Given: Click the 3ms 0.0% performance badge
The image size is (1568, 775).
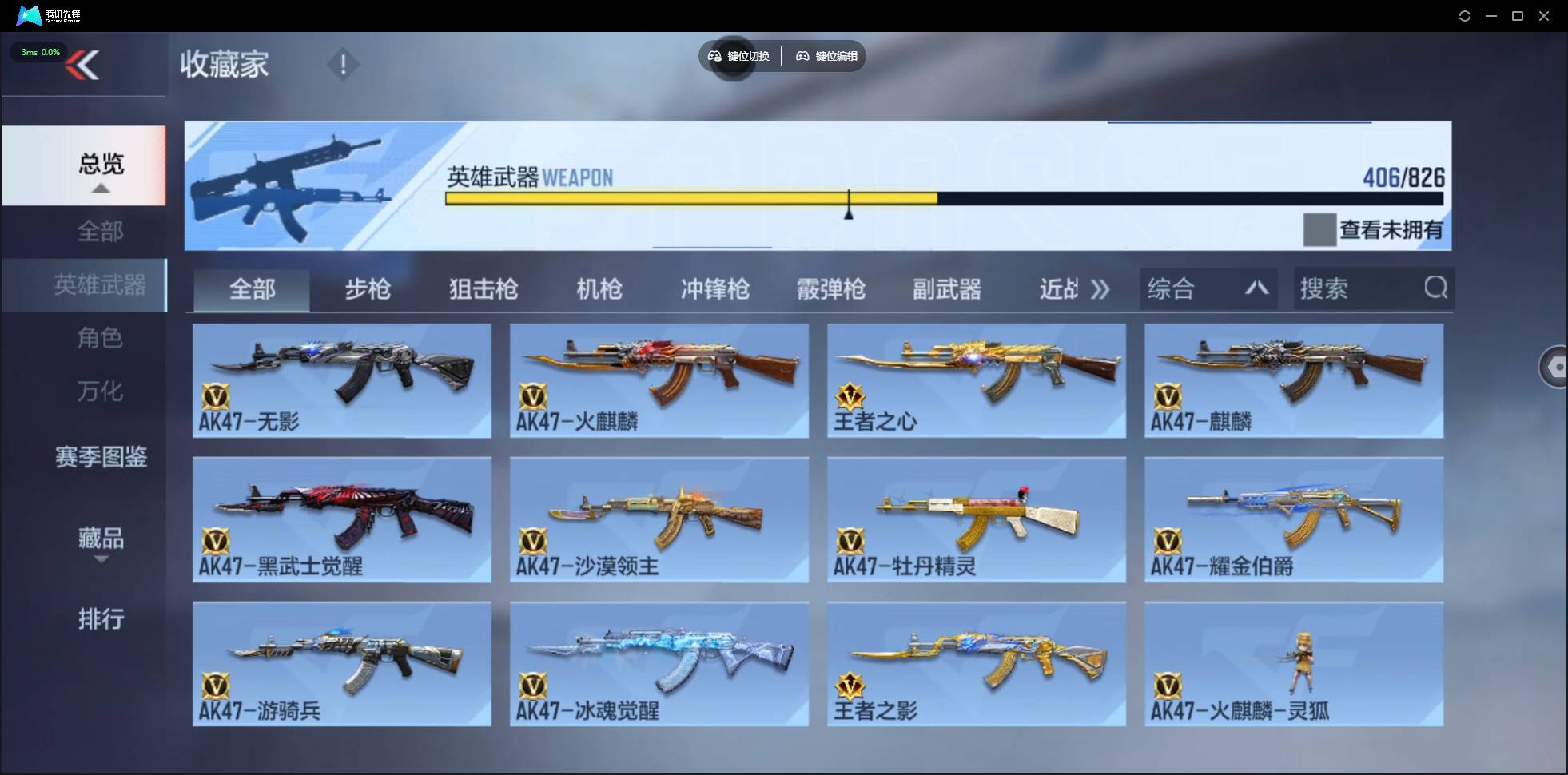Looking at the screenshot, I should tap(38, 52).
